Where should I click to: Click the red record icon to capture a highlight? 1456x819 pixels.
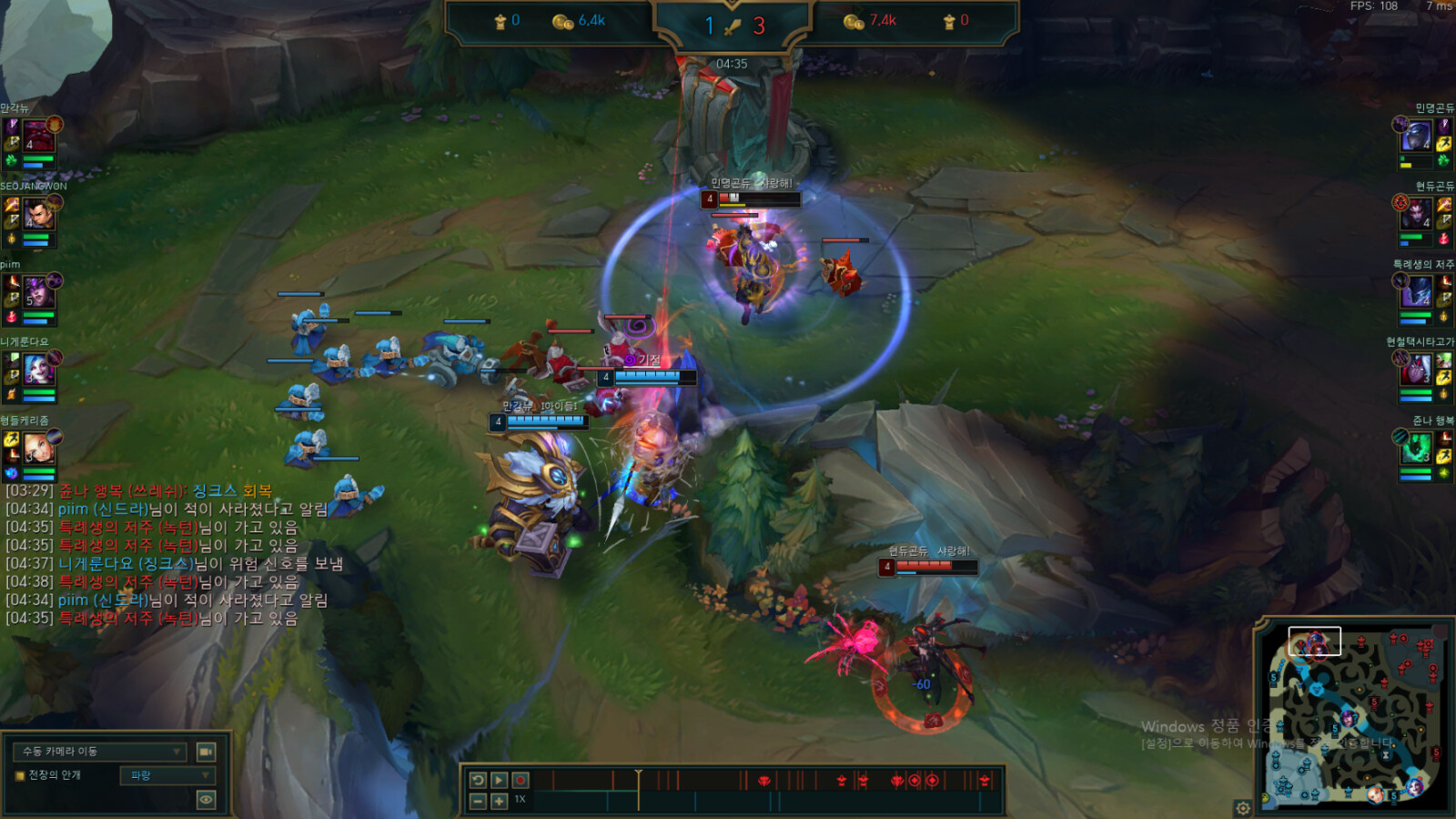coord(521,780)
